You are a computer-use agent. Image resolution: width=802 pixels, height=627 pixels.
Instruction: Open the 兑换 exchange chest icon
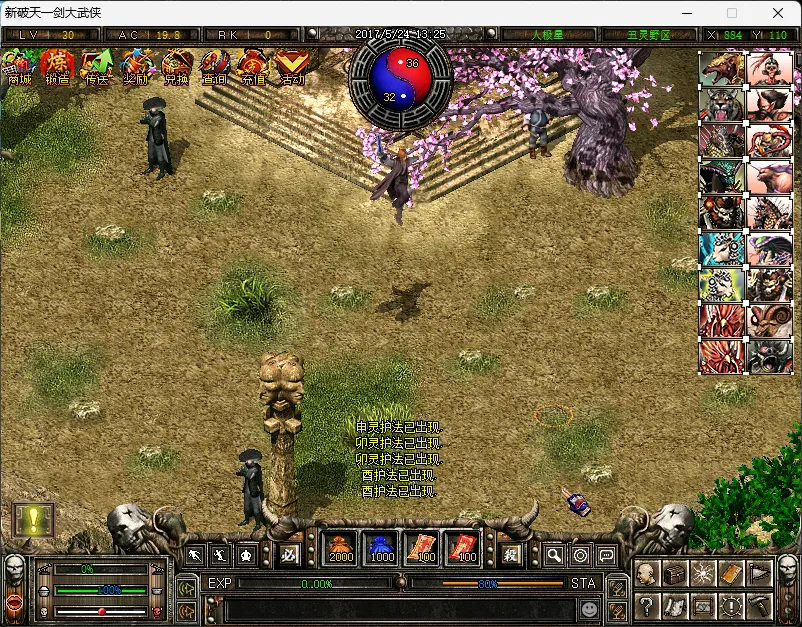(176, 67)
